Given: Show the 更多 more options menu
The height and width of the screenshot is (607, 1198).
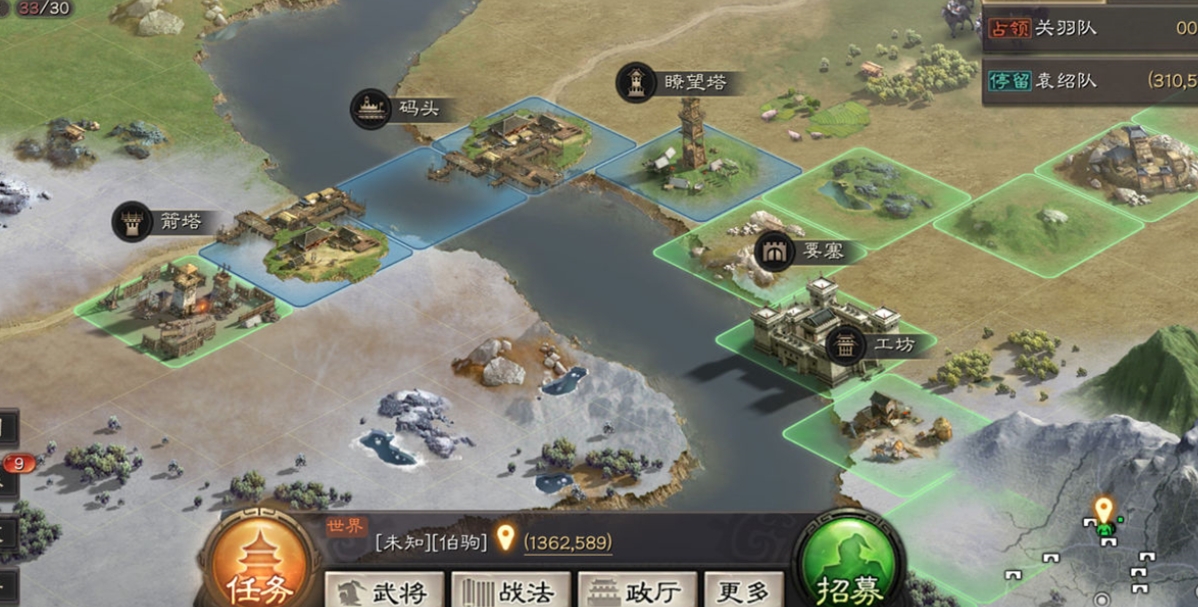Looking at the screenshot, I should 743,590.
